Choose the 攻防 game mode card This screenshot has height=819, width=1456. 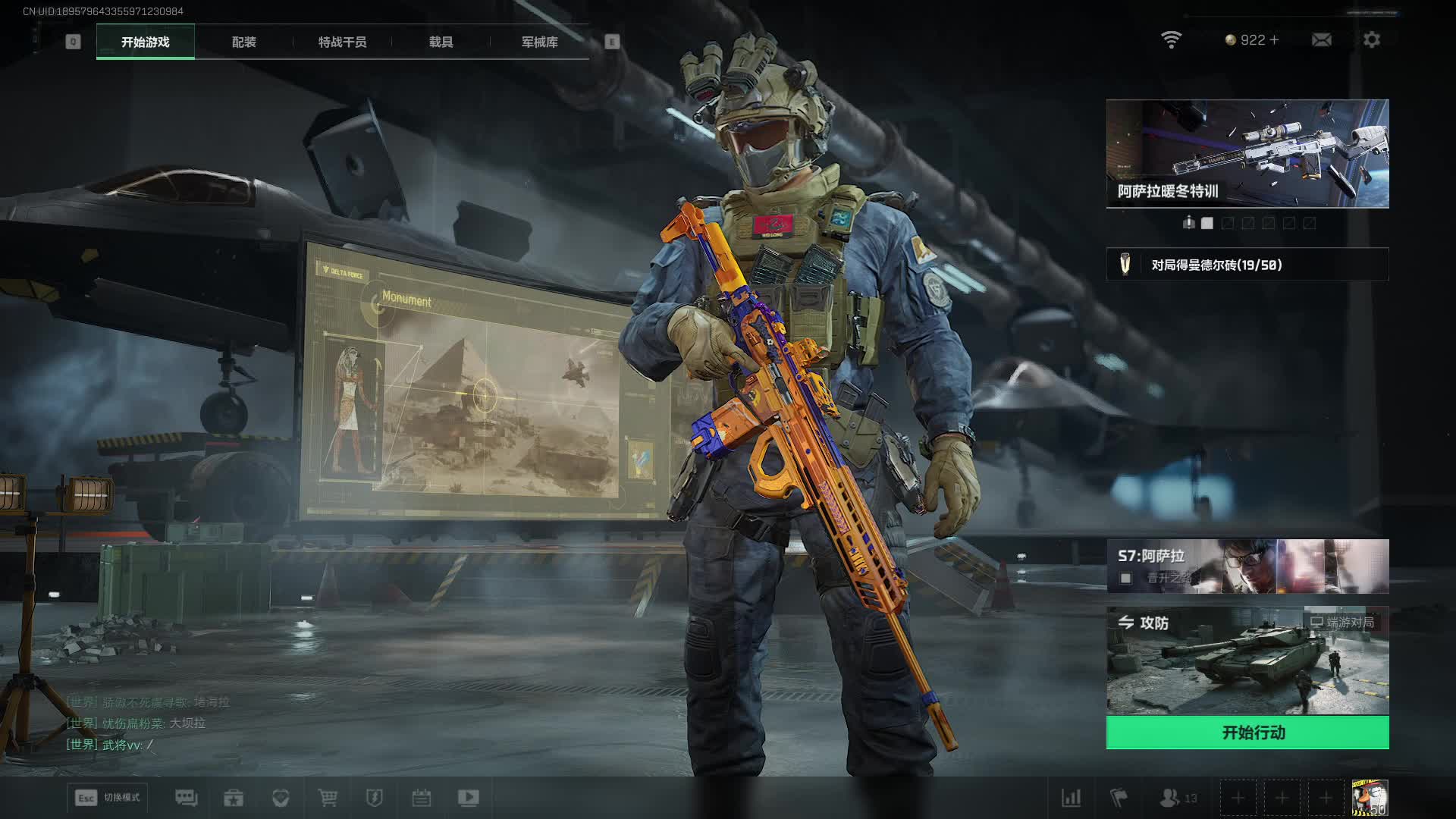(x=1247, y=660)
